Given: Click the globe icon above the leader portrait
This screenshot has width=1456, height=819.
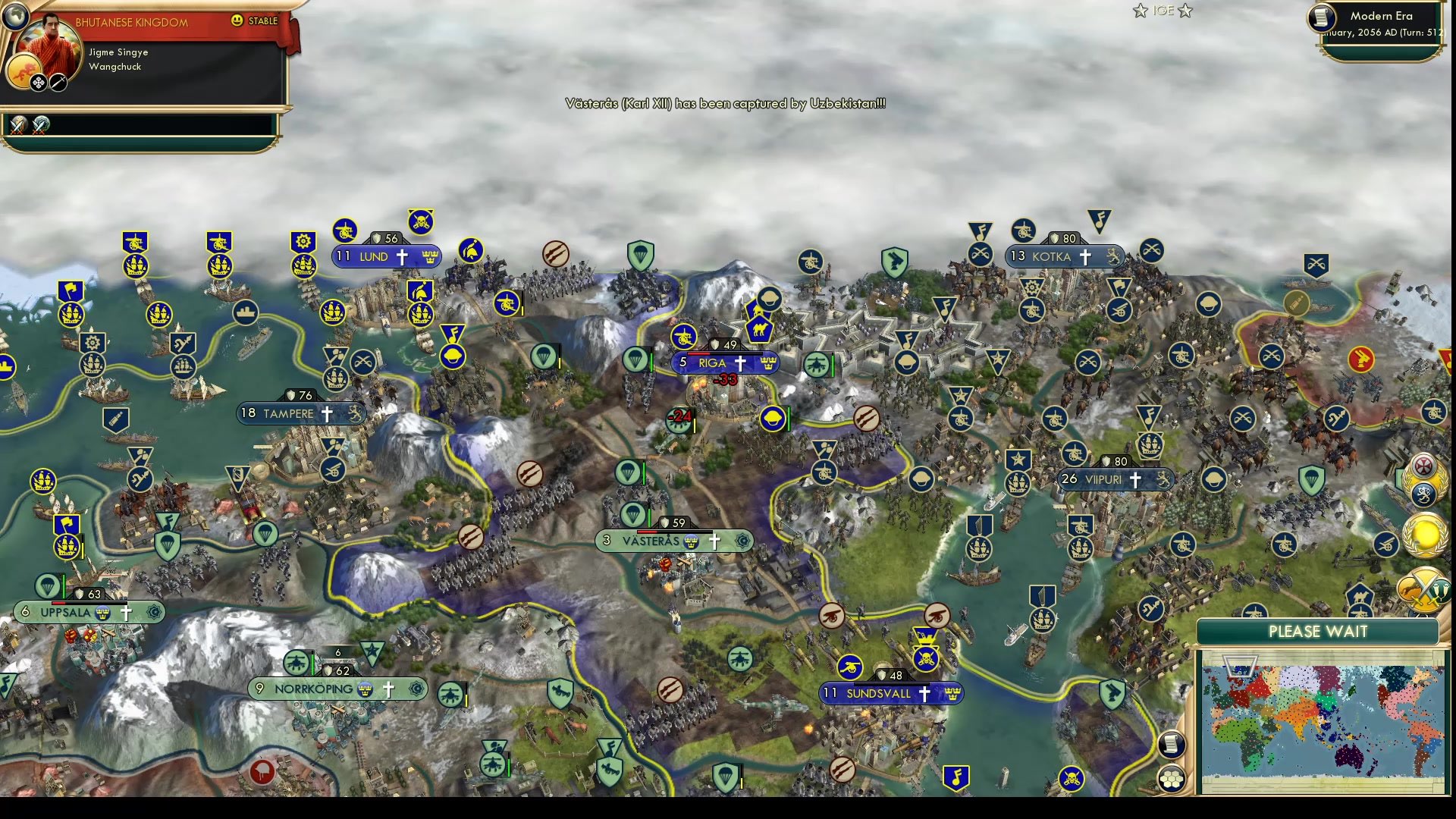Looking at the screenshot, I should (x=15, y=17).
